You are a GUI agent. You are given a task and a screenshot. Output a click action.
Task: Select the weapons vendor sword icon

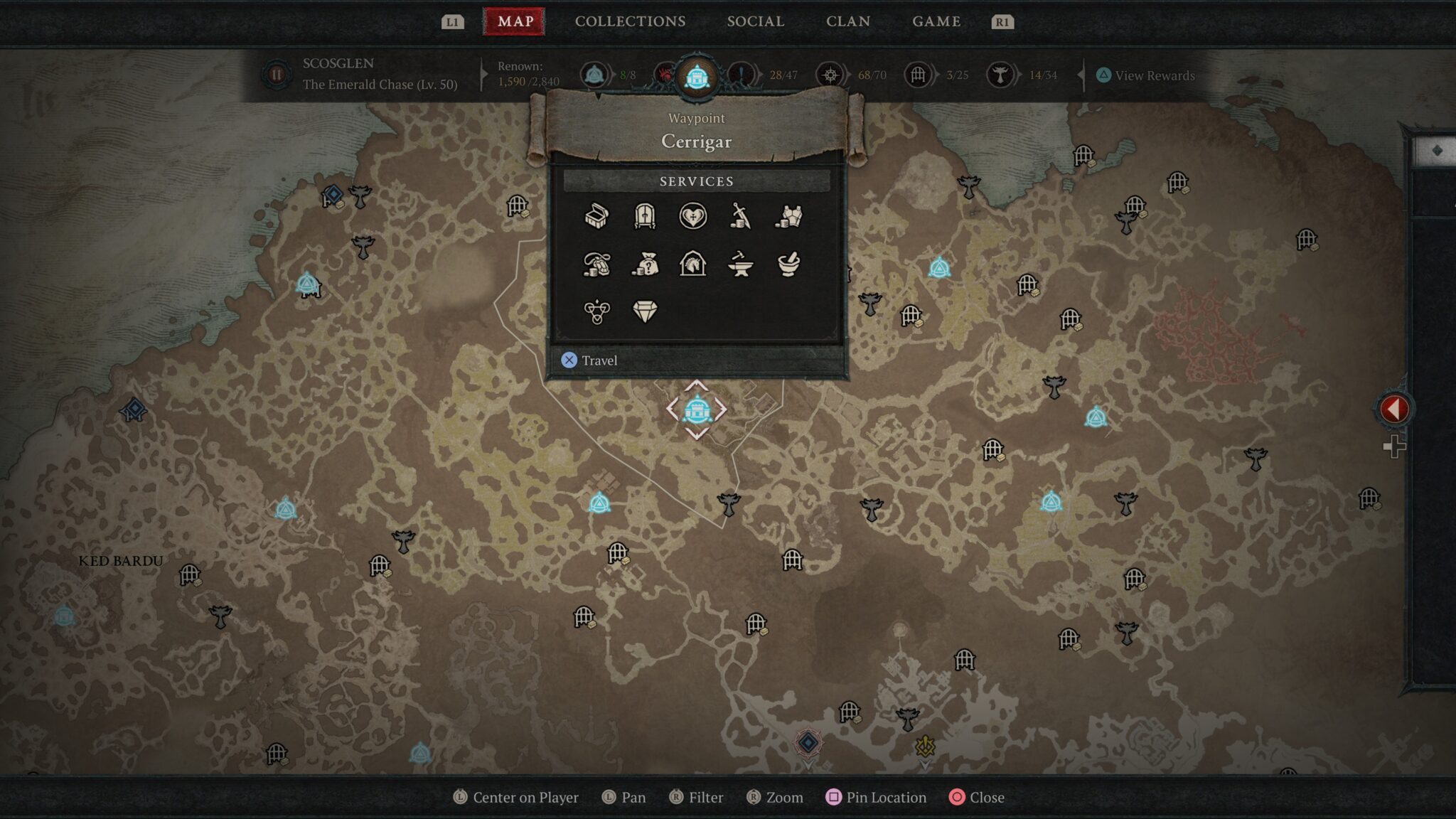tap(740, 216)
